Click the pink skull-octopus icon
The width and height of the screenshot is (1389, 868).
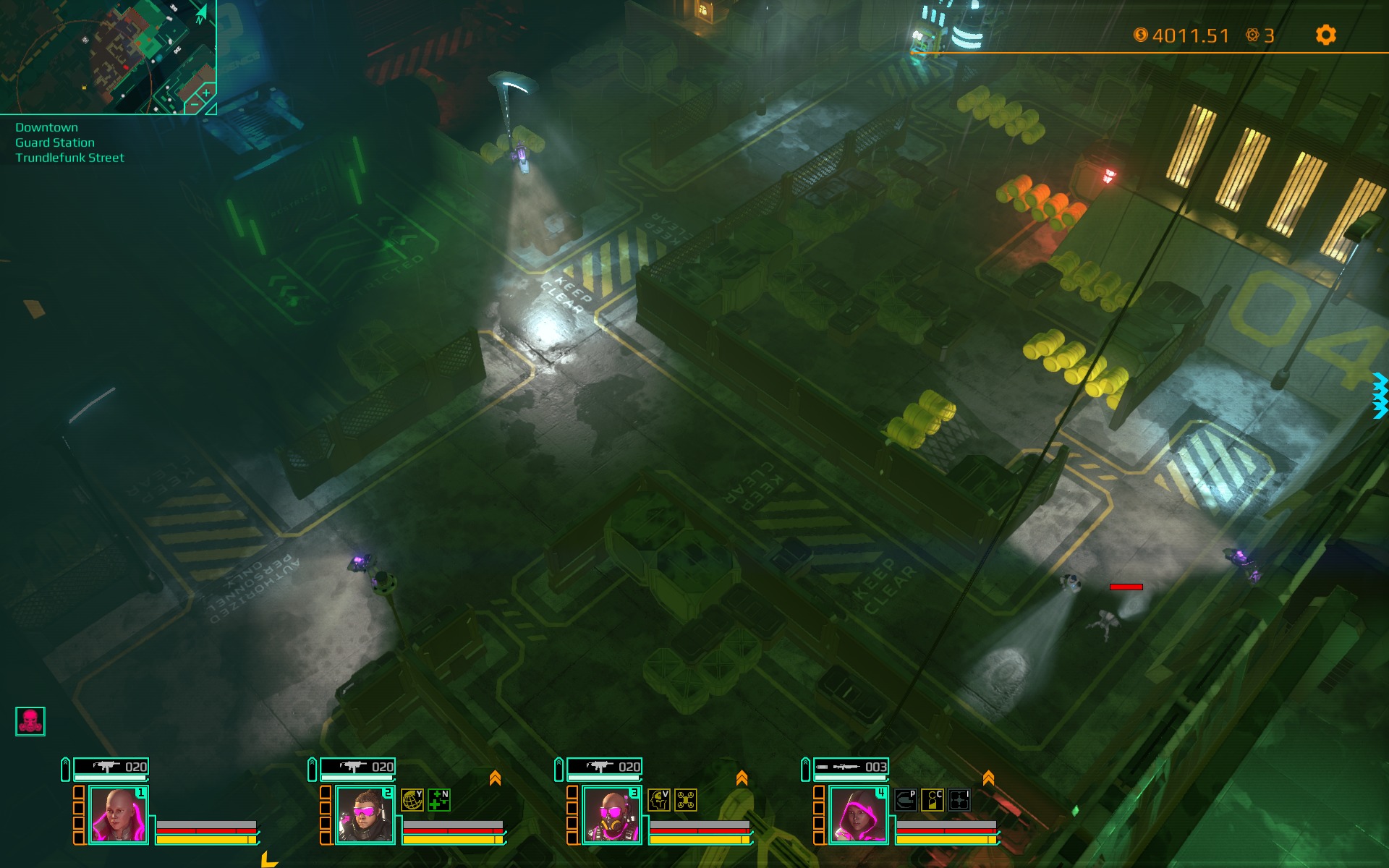(x=30, y=721)
